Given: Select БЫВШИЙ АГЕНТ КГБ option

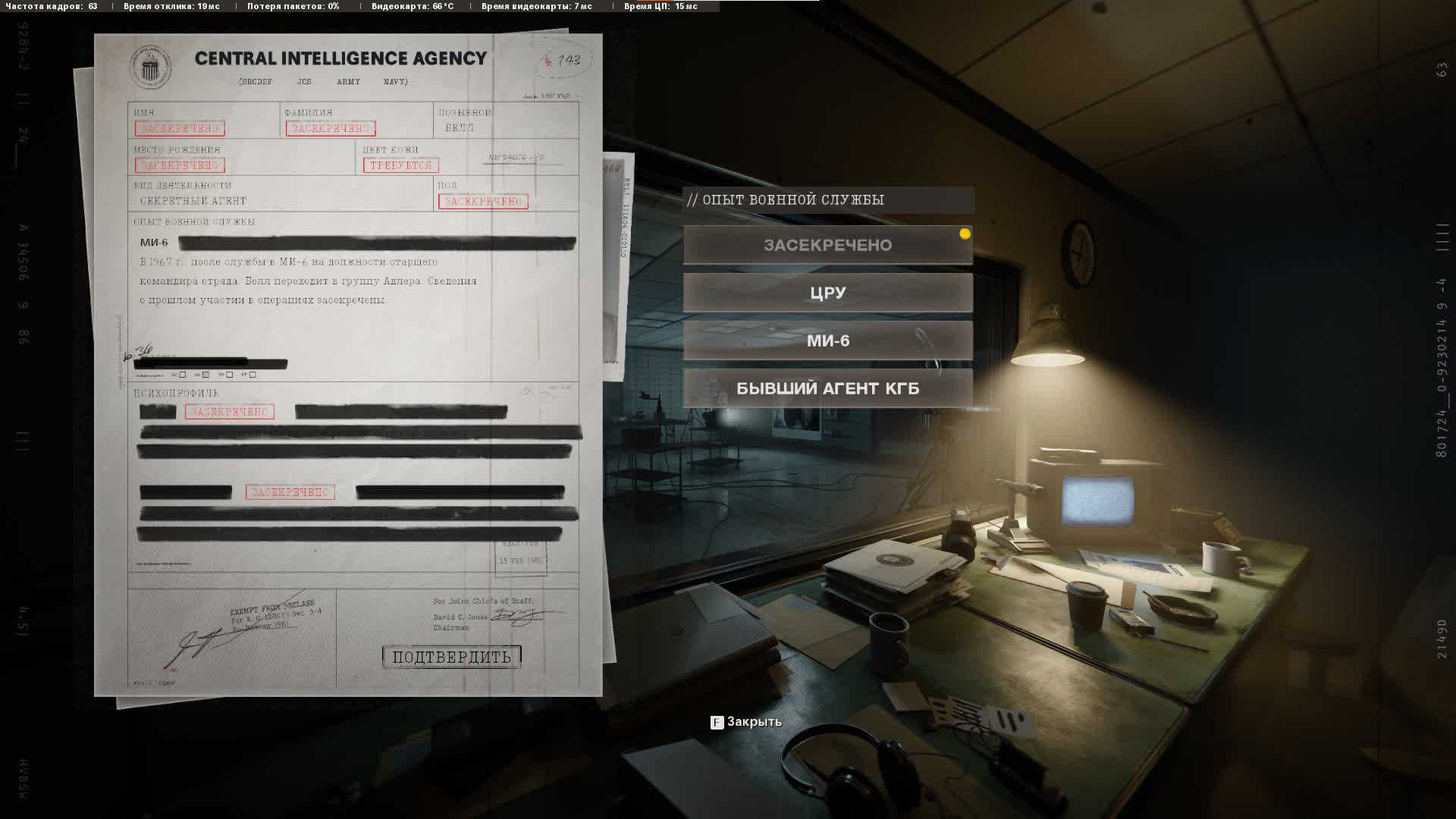Looking at the screenshot, I should click(827, 388).
